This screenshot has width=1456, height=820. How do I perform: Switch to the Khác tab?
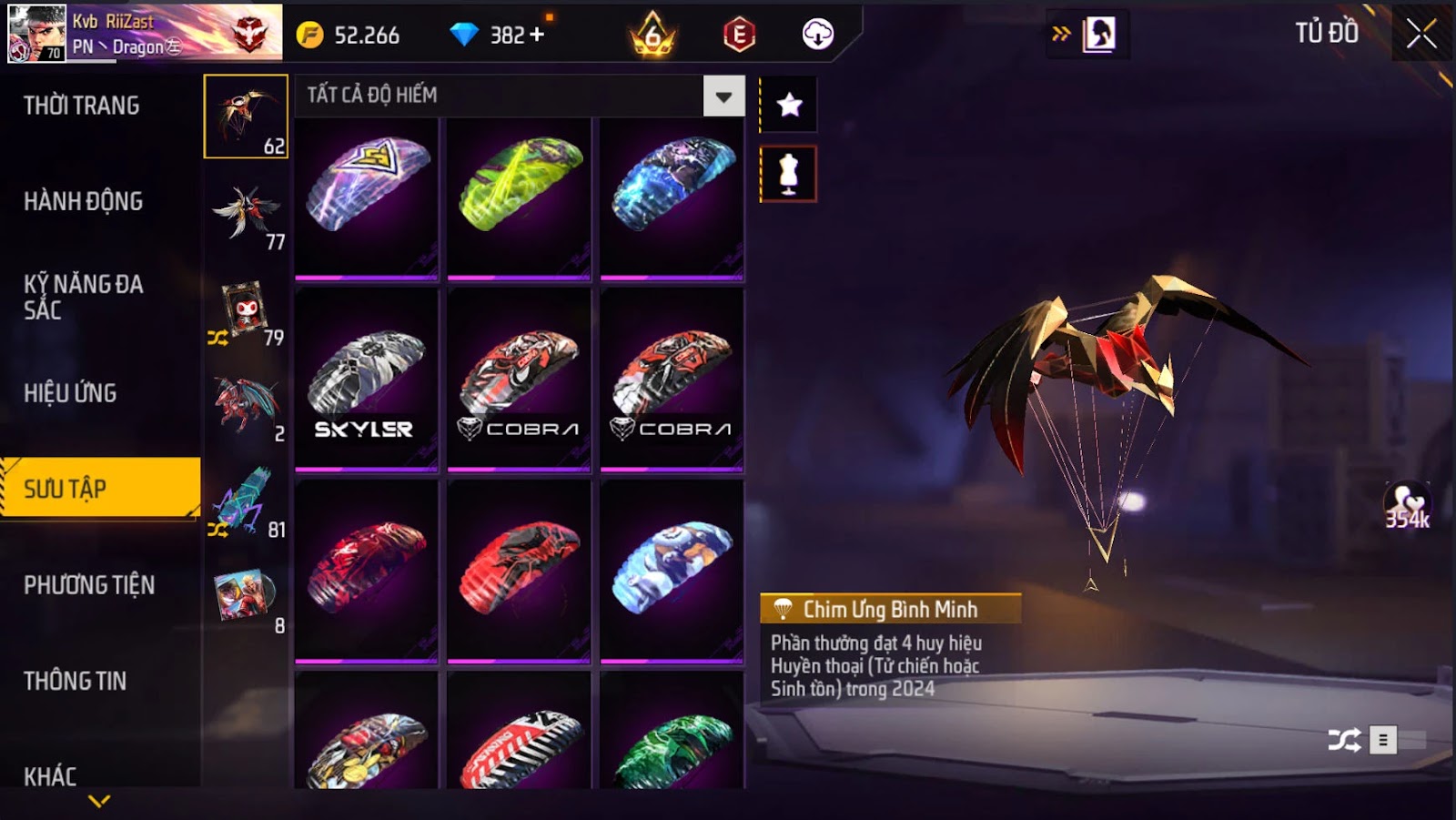(x=50, y=775)
